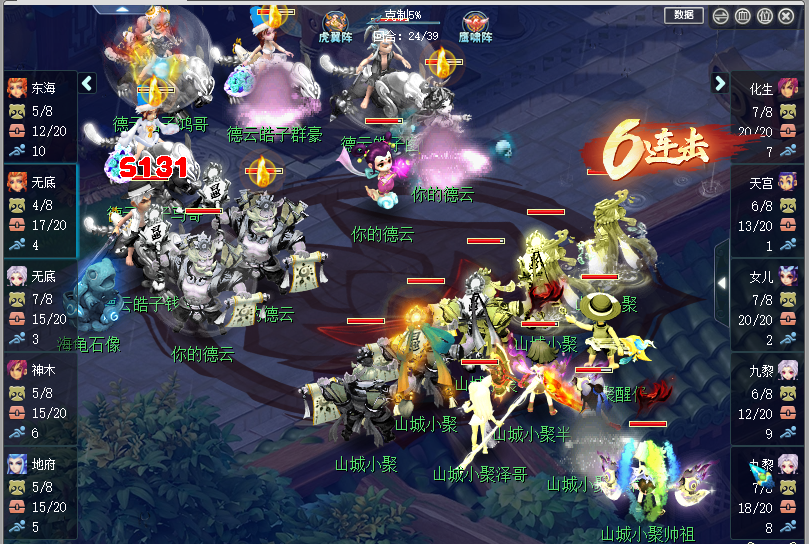
Task: Select the 虎翼阵 formation icon
Action: (335, 24)
